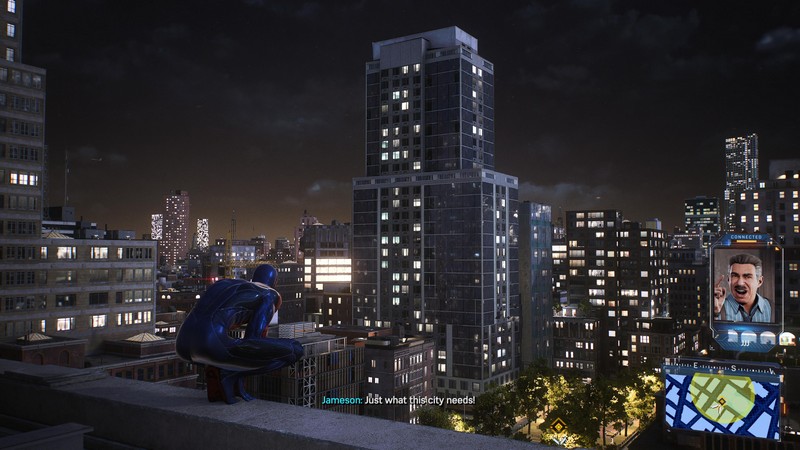Select Jameson's caller portrait

pyautogui.click(x=744, y=286)
